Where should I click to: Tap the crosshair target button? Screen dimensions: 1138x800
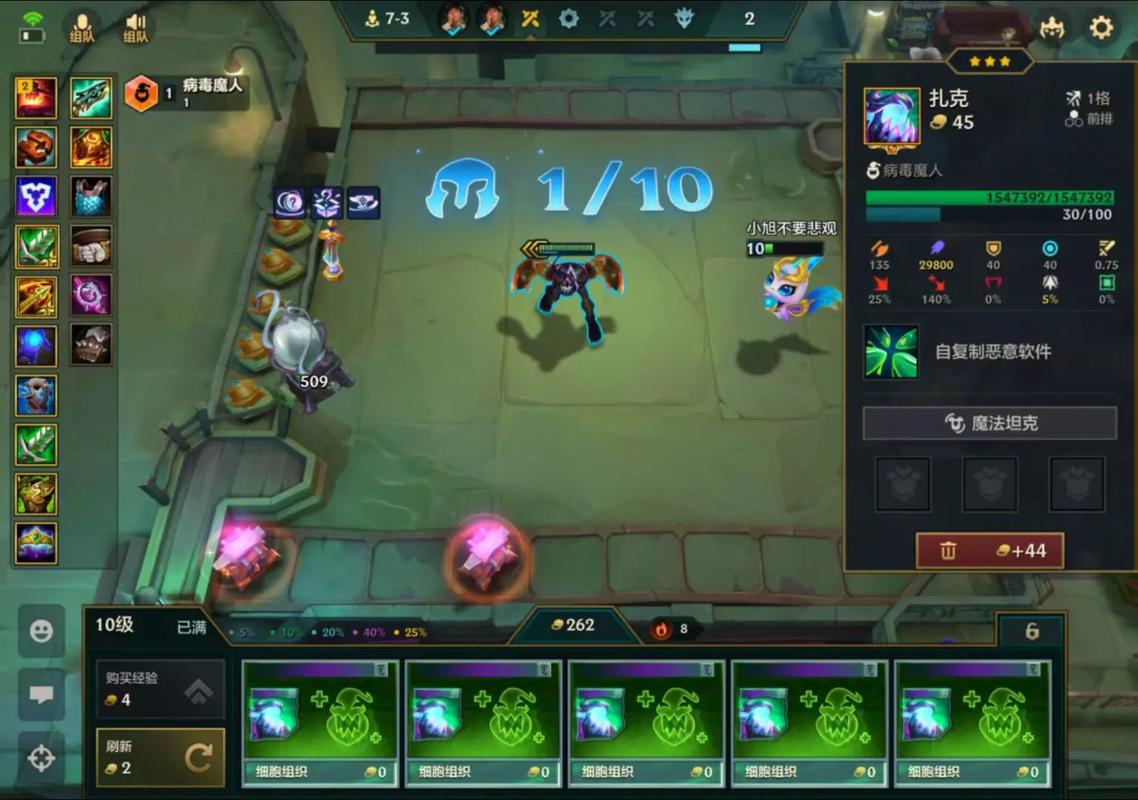click(x=41, y=759)
